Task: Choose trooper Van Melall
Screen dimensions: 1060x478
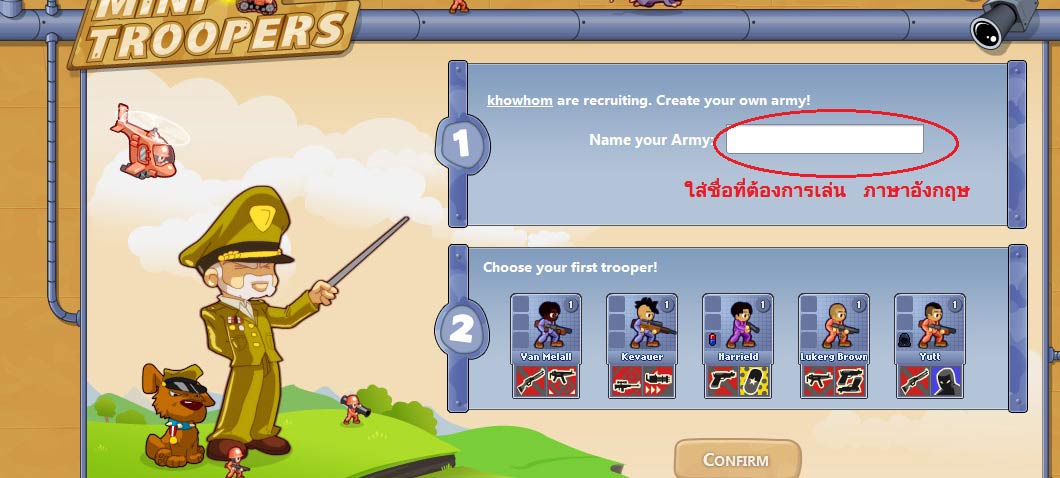Action: point(545,345)
